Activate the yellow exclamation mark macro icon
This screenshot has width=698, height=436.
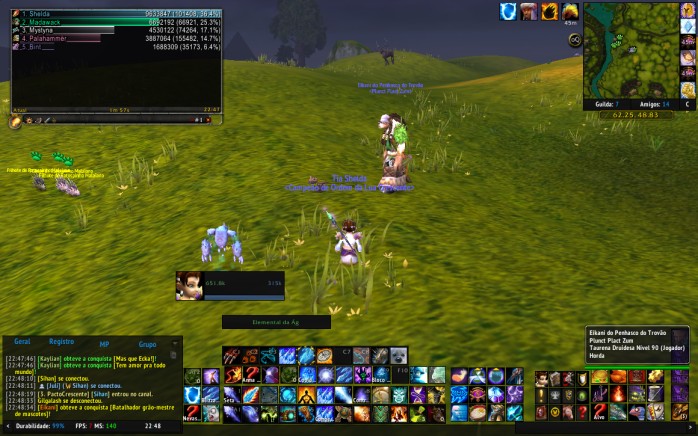pos(543,396)
